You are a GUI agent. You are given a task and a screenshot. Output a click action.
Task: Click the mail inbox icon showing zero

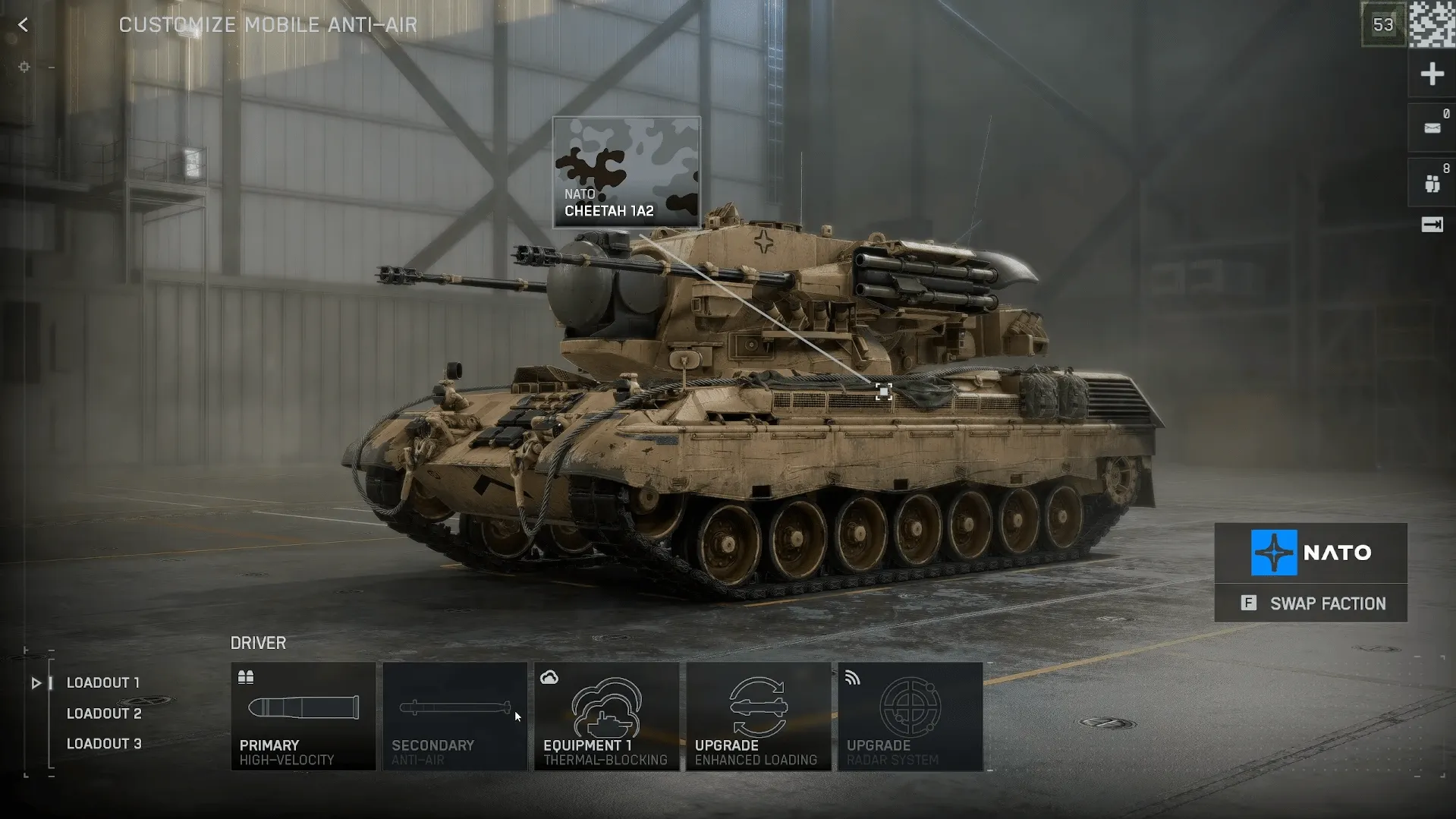pos(1431,128)
